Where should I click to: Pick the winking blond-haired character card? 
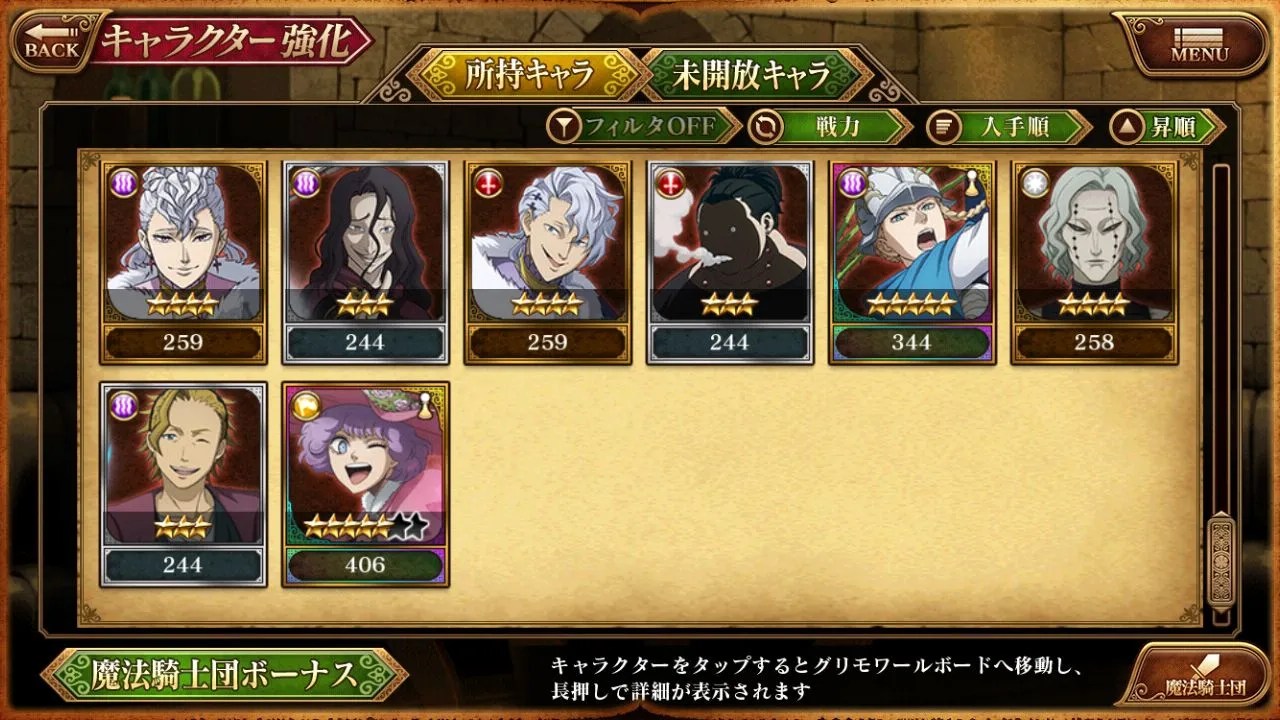(x=183, y=484)
